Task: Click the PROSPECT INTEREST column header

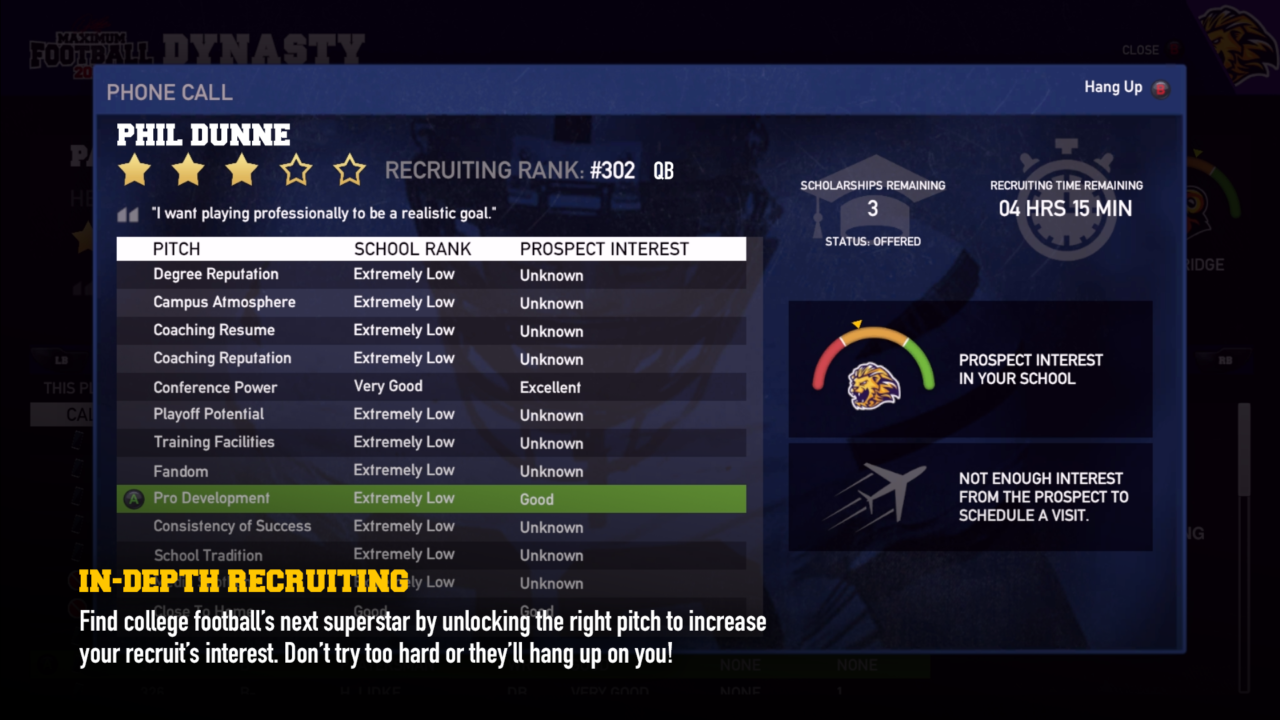Action: (x=603, y=249)
